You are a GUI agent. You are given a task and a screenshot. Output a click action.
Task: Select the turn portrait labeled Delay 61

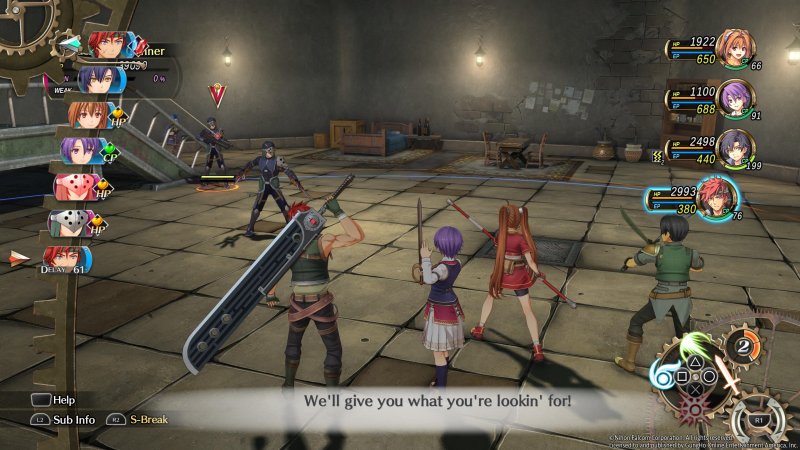point(68,259)
